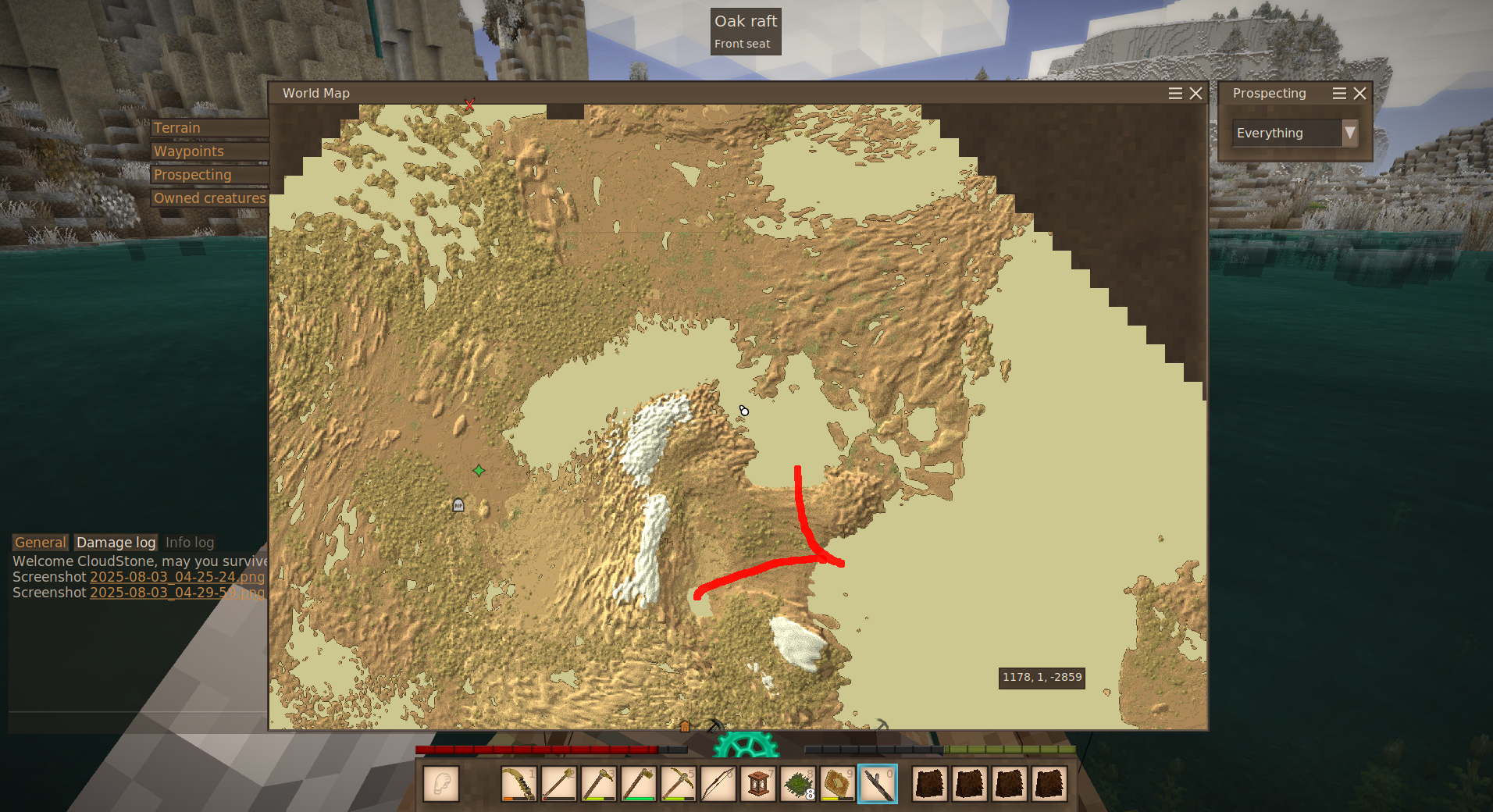Screen dimensions: 1493x812
Task: Show the Owned creatures map layer
Action: 209,198
